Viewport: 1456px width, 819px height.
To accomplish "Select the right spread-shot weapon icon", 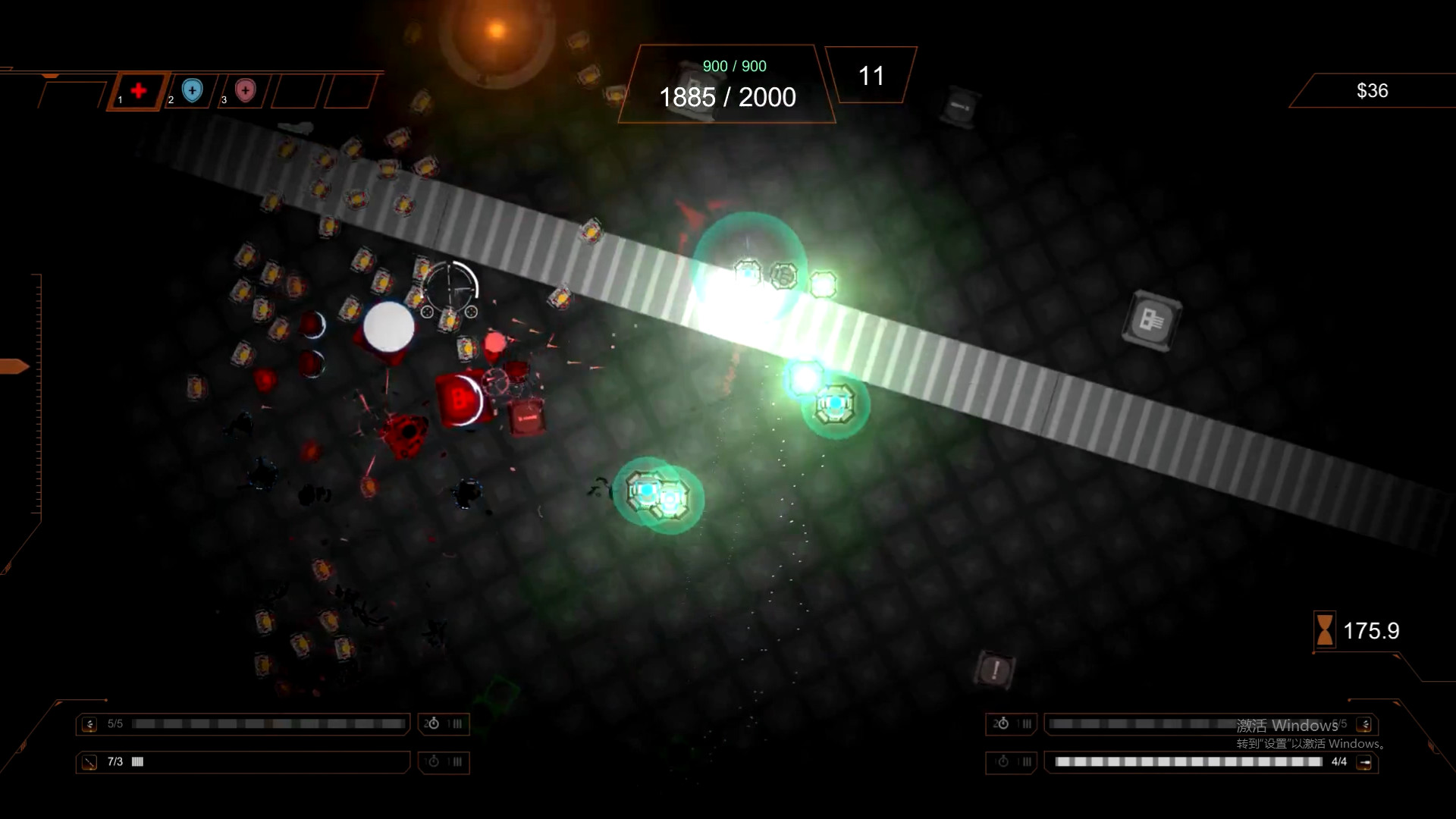I will (1365, 724).
